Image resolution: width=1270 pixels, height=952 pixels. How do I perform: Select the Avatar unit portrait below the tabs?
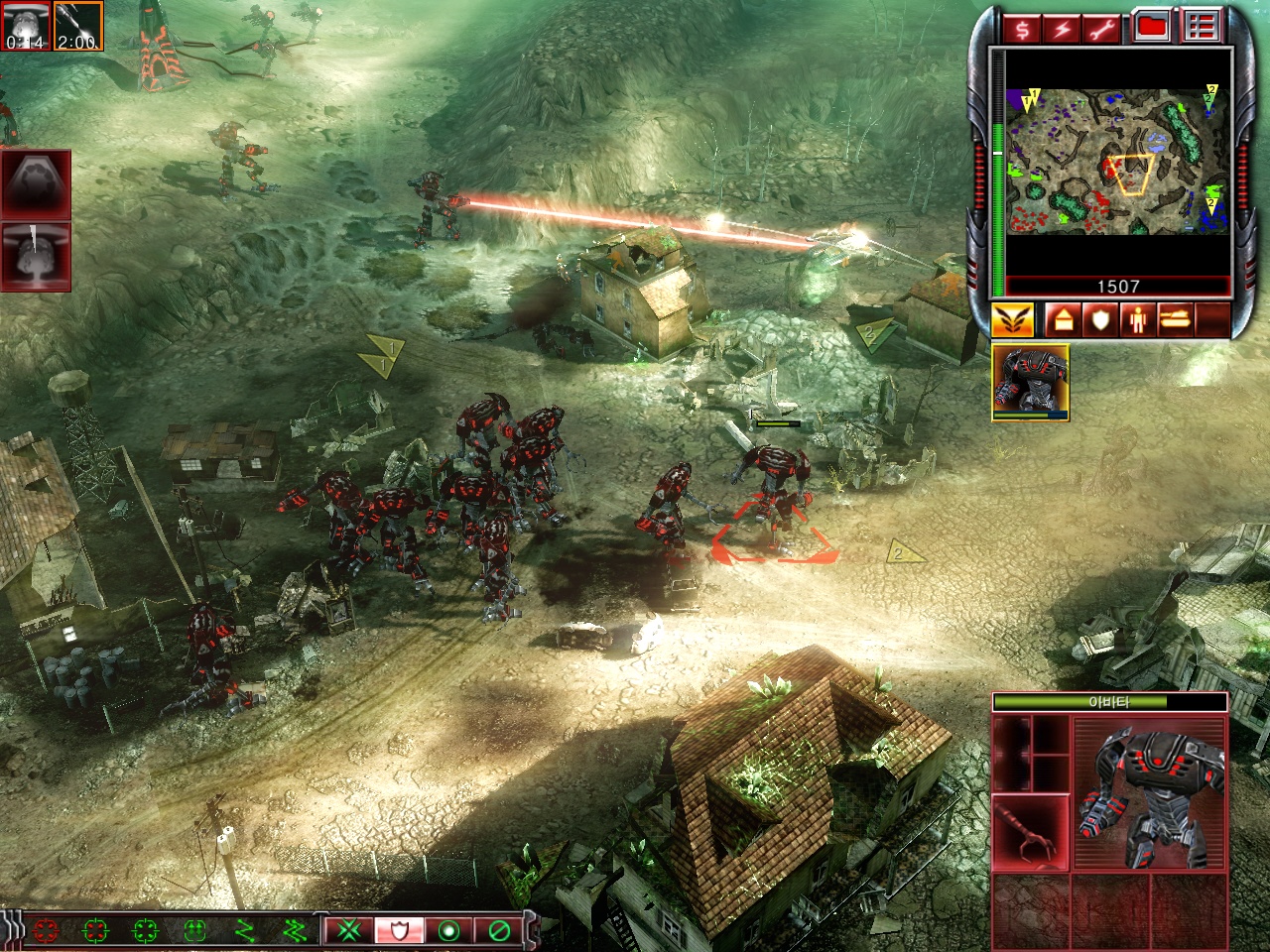click(1030, 382)
